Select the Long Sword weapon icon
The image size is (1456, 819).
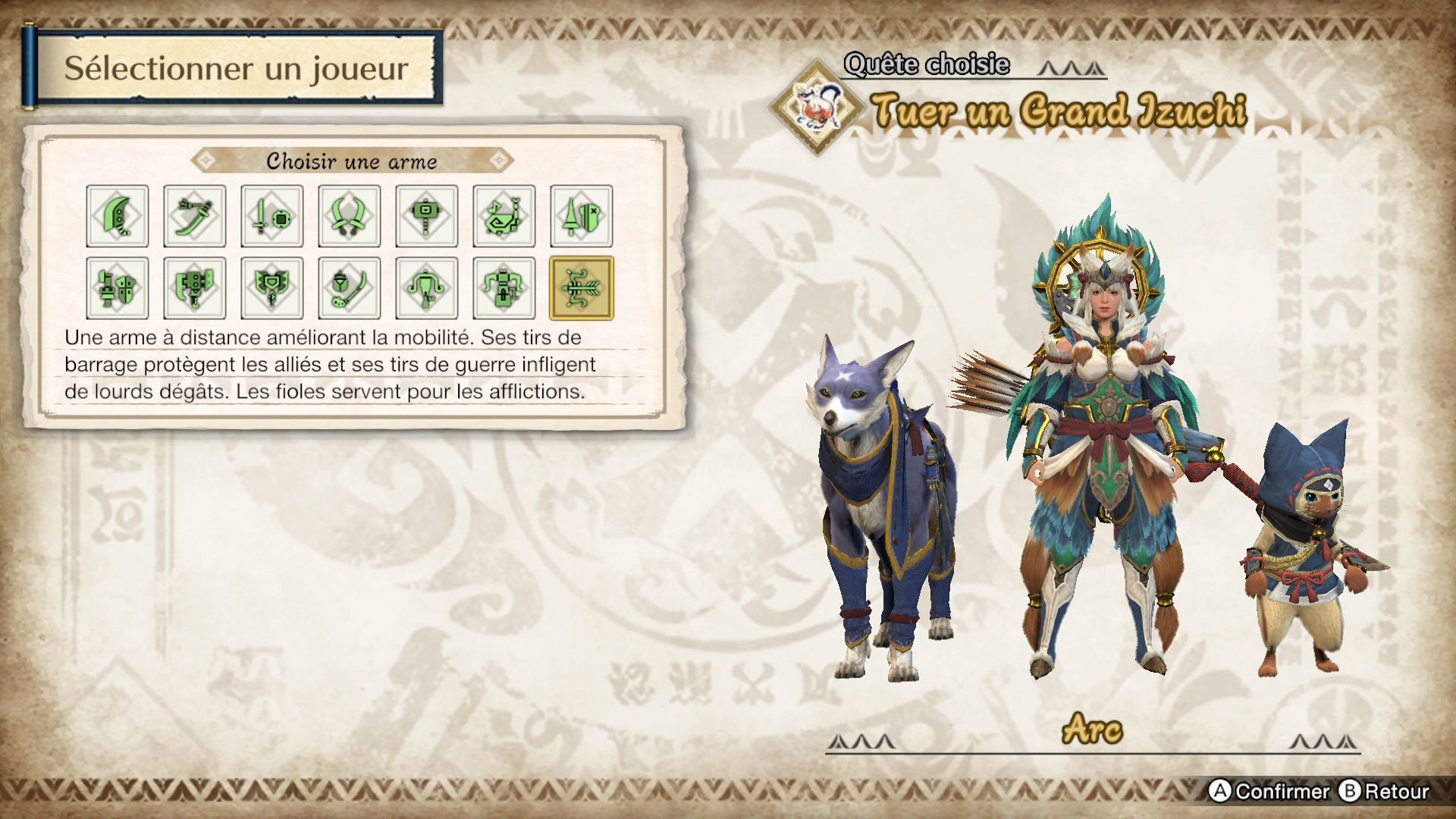pyautogui.click(x=195, y=217)
